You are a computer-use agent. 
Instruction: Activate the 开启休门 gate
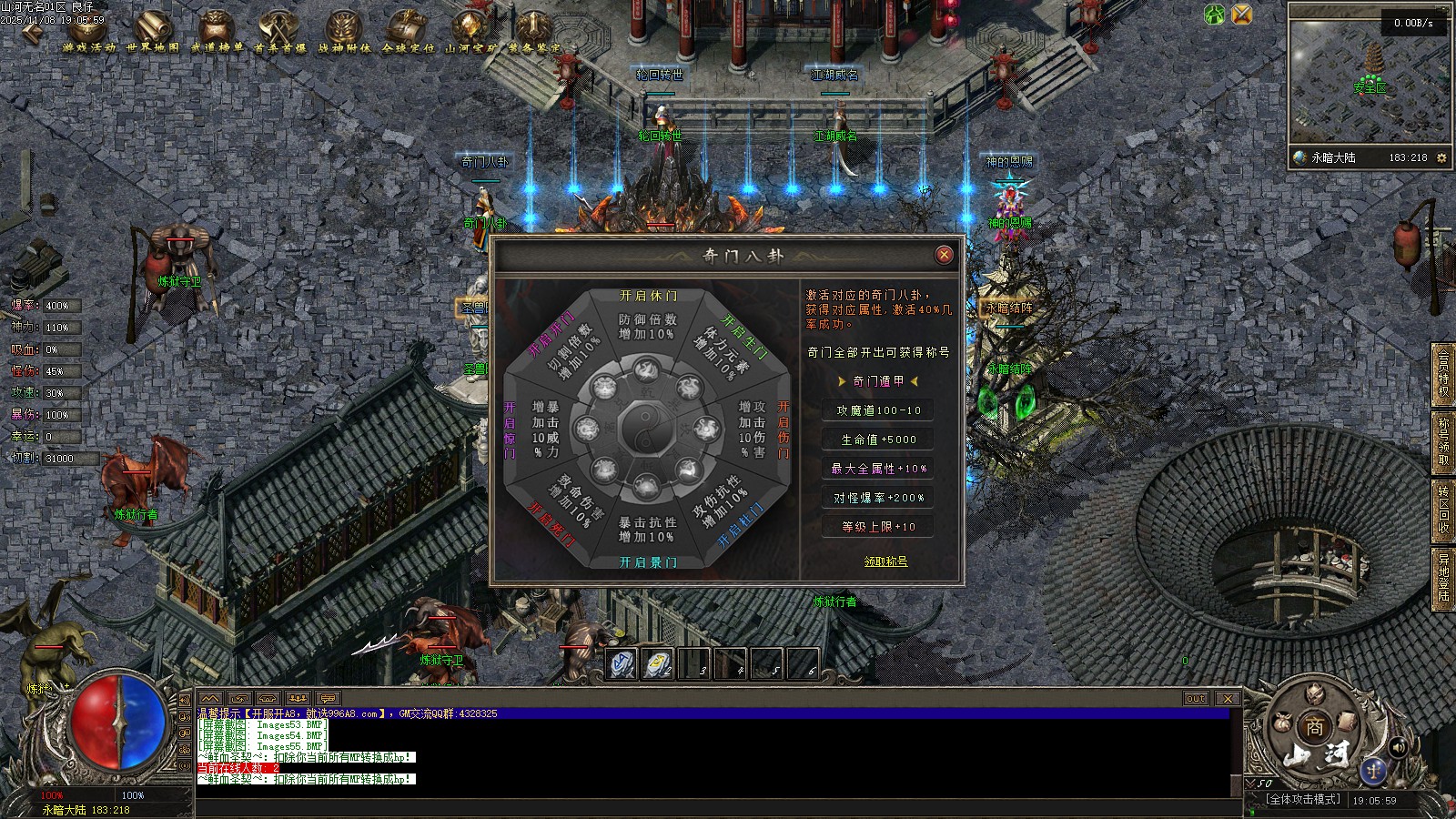coord(648,296)
